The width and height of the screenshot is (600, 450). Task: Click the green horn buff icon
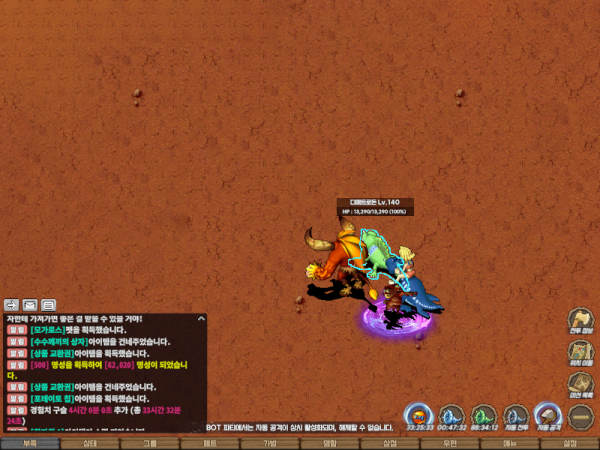[484, 414]
